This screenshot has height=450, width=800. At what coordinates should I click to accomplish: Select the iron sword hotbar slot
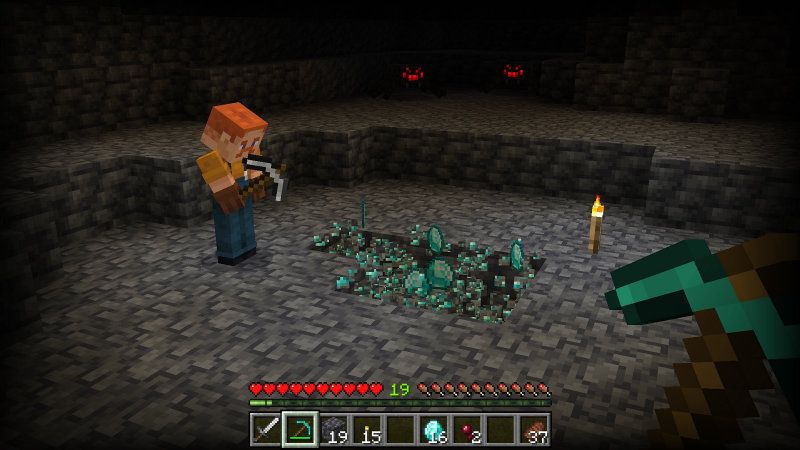[265, 430]
